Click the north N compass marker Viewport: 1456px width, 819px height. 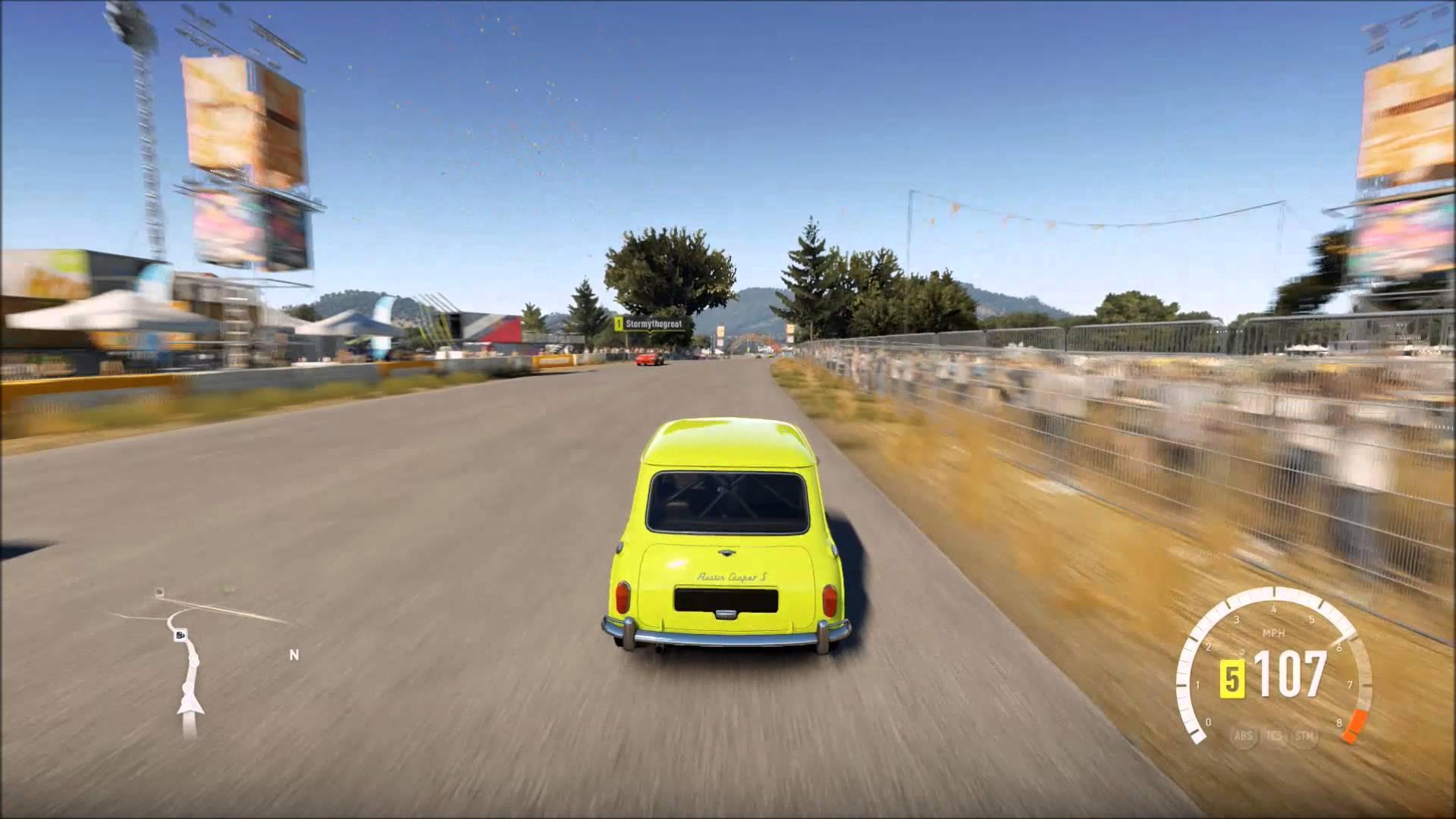(293, 654)
